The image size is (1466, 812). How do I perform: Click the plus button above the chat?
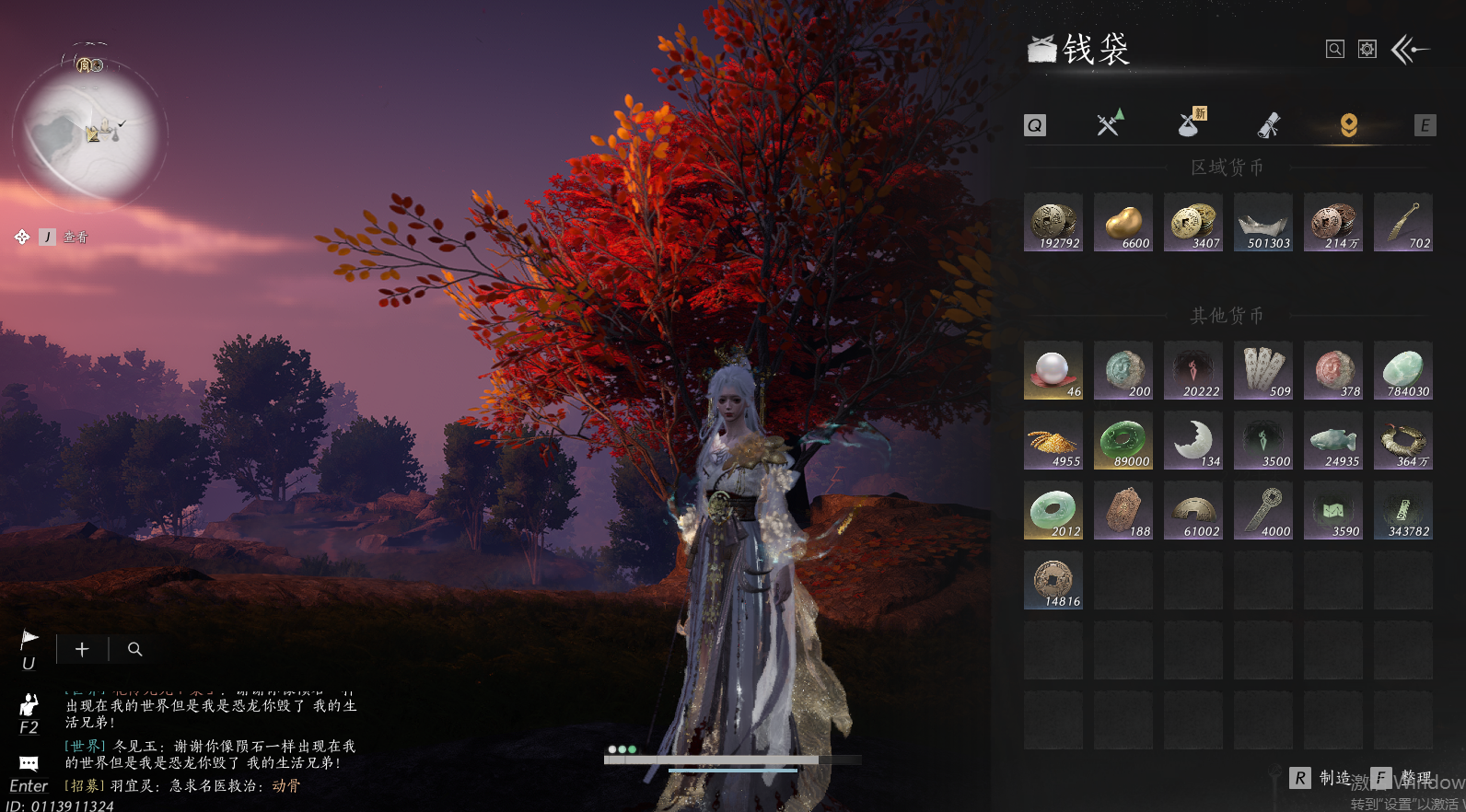pyautogui.click(x=82, y=650)
